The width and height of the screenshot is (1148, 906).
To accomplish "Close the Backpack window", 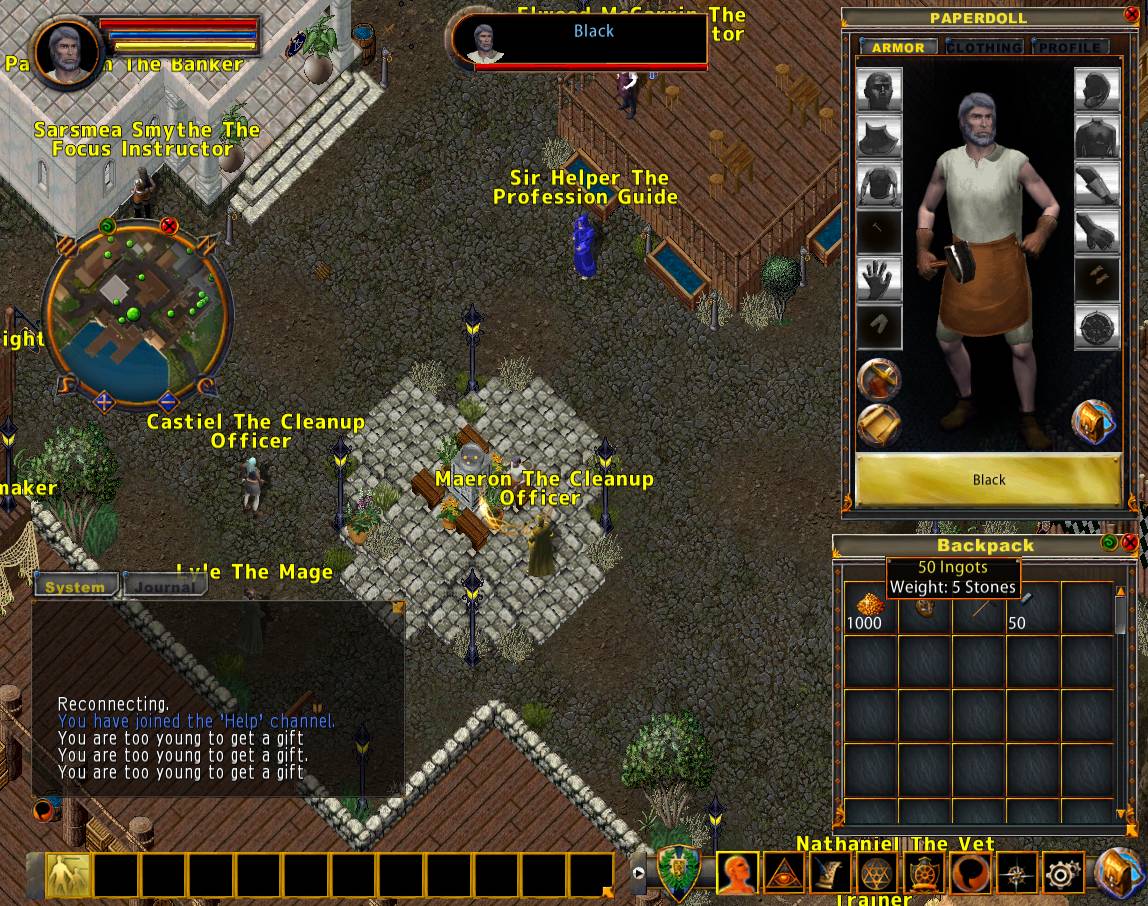I will pos(1130,543).
